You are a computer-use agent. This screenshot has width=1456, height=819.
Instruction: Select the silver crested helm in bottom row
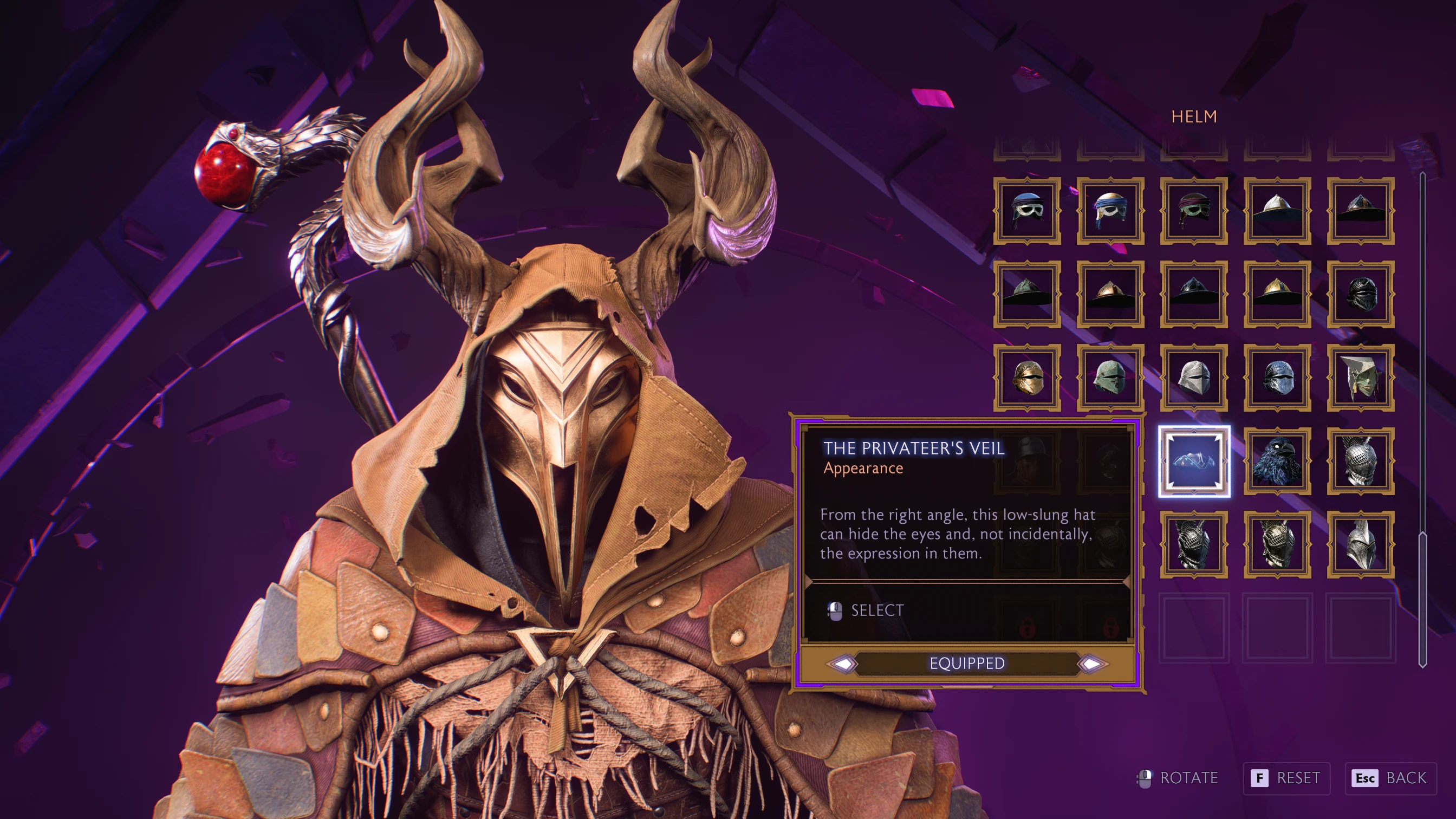(1361, 544)
